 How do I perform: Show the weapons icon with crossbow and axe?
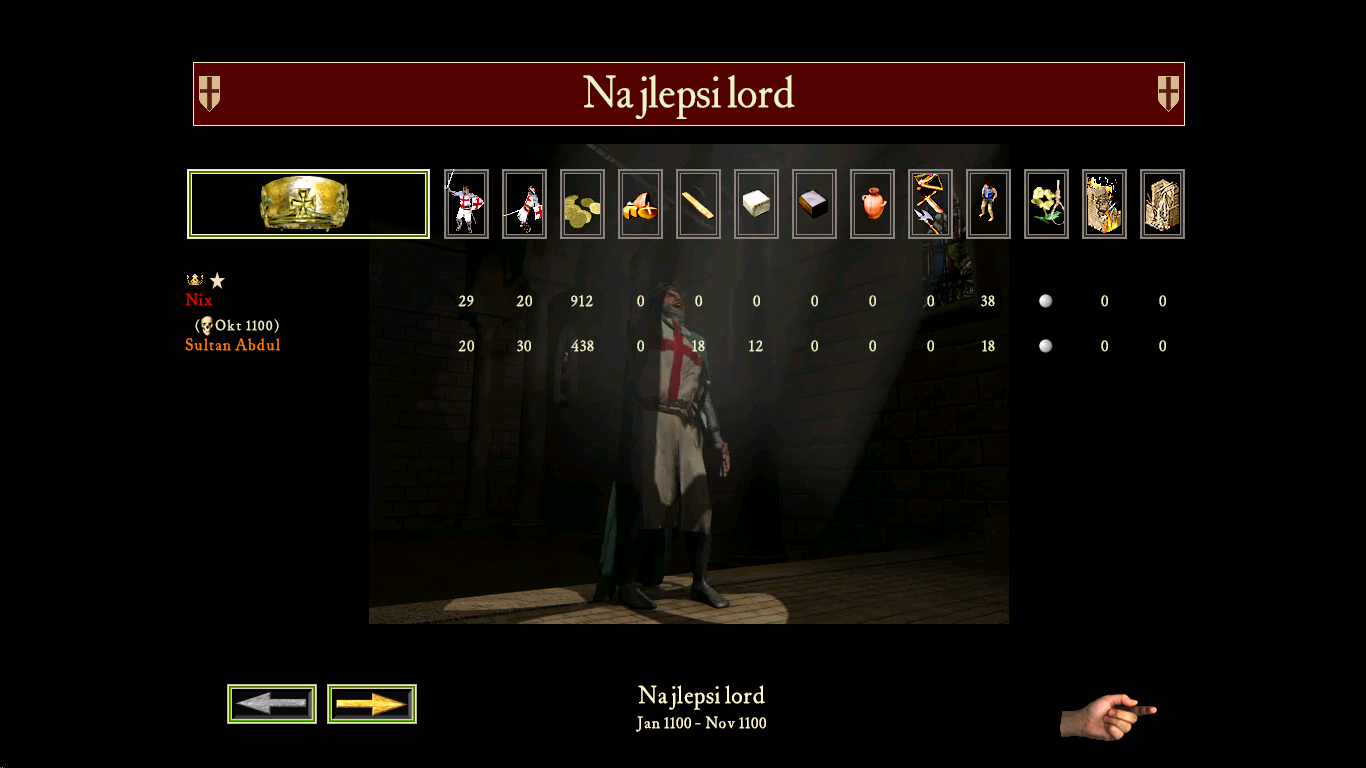click(x=930, y=204)
